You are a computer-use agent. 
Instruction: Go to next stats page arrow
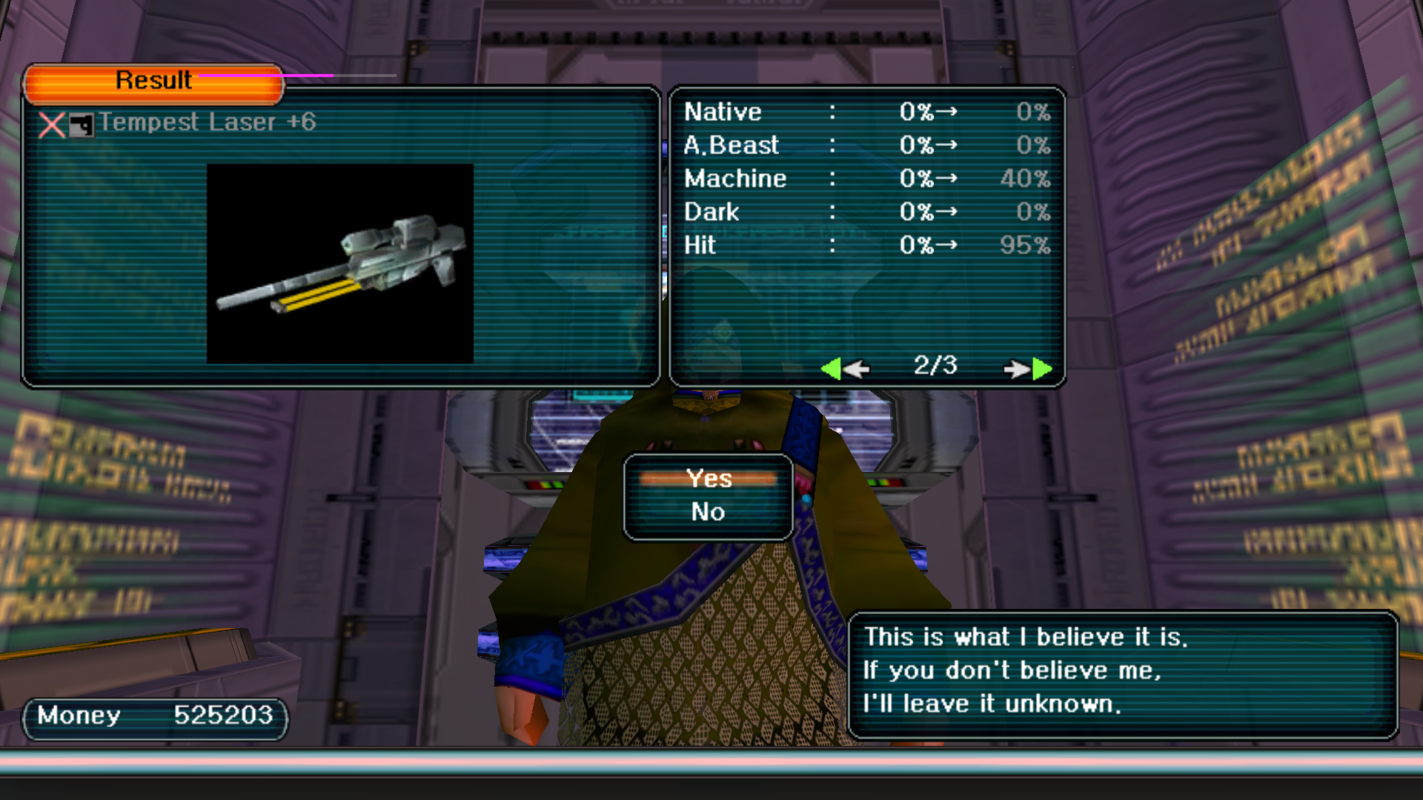pyautogui.click(x=1030, y=369)
